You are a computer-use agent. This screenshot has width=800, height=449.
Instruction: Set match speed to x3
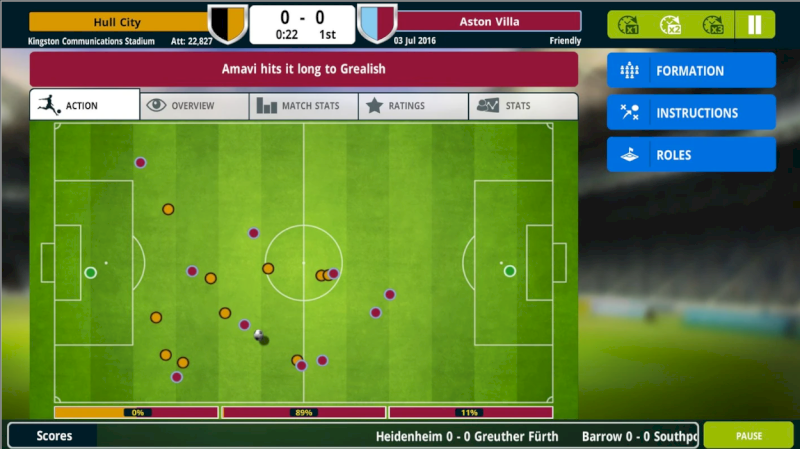pyautogui.click(x=713, y=25)
